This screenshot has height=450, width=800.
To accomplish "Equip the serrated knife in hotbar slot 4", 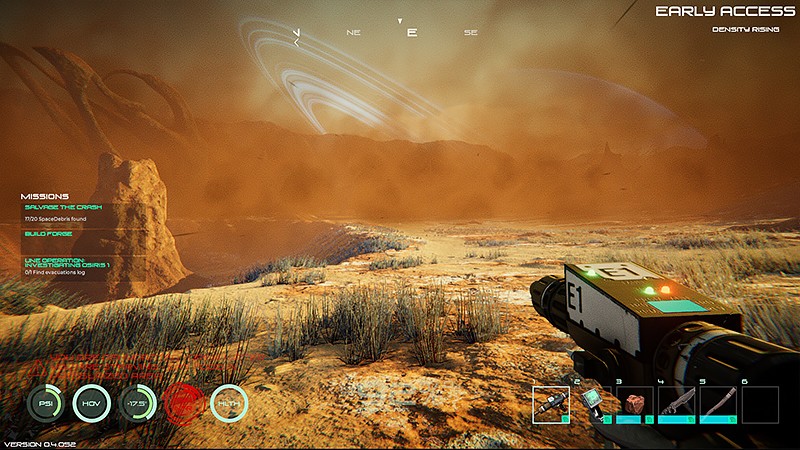I will click(676, 405).
